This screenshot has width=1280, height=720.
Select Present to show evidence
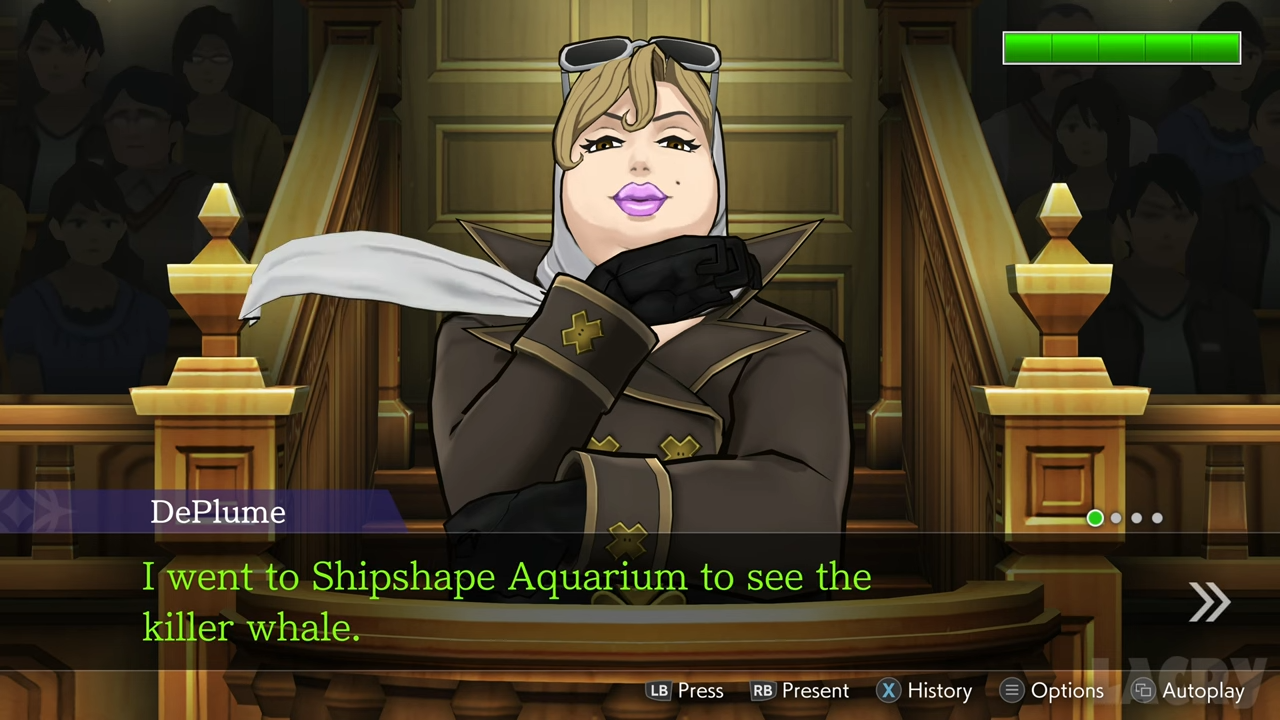800,691
